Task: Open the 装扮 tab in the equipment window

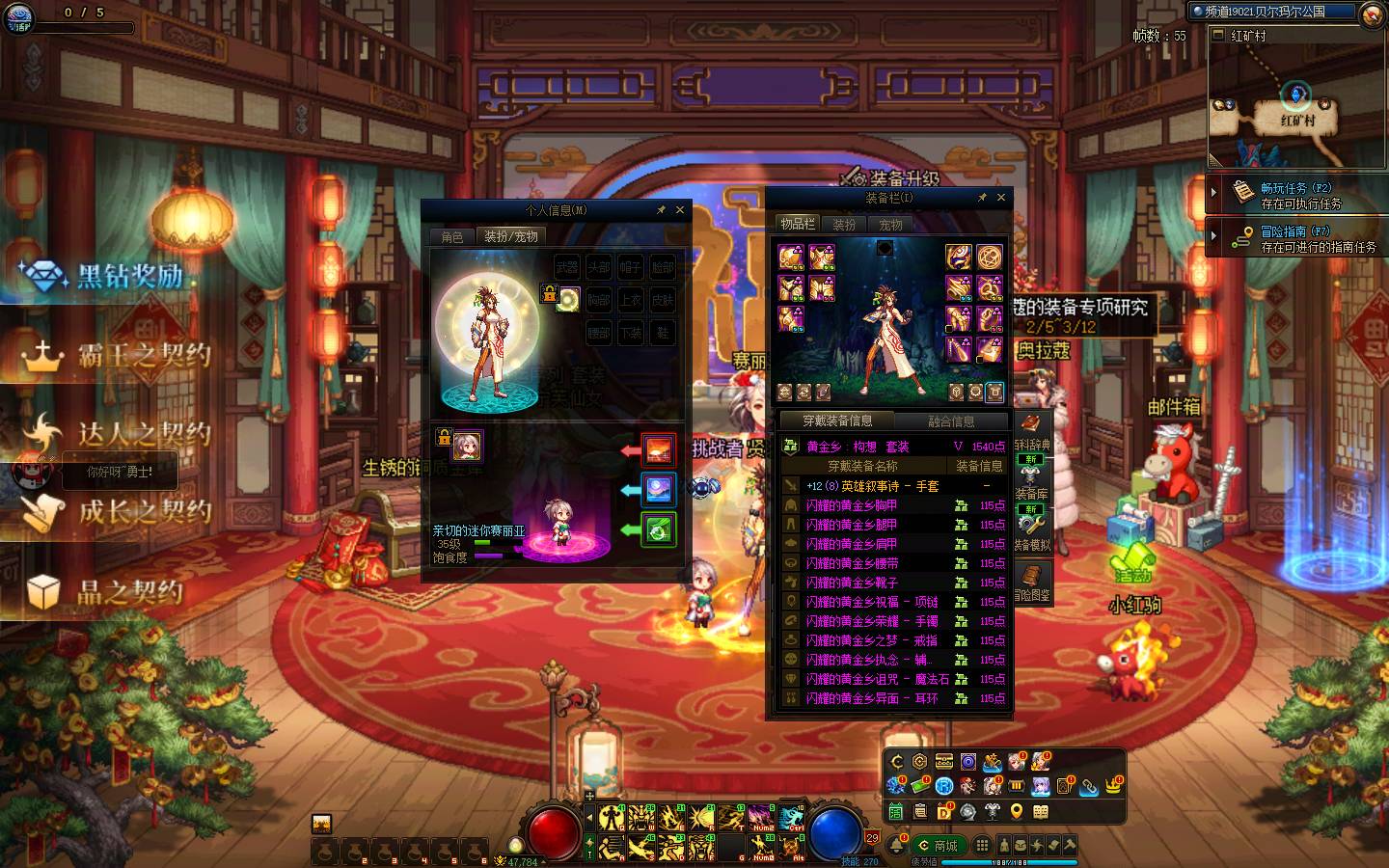Action: click(844, 225)
